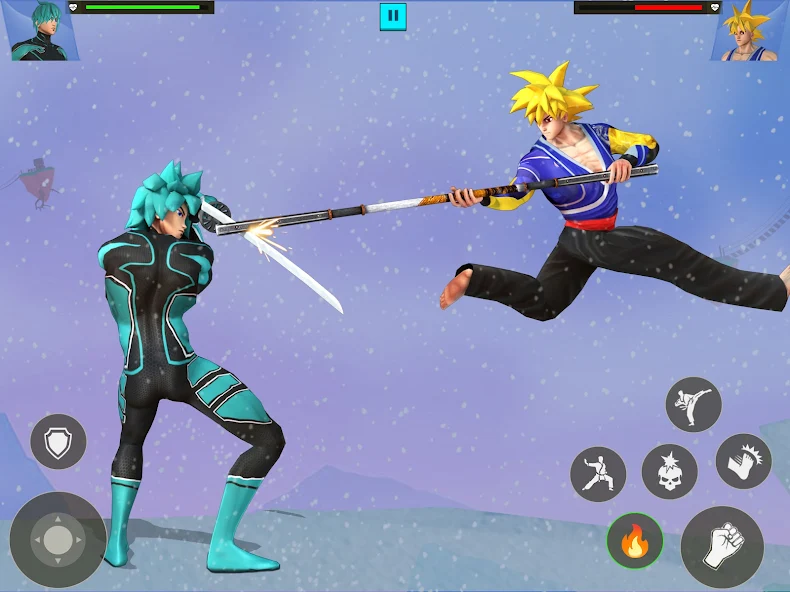Pause the fight
Viewport: 790px width, 592px height.
393,16
